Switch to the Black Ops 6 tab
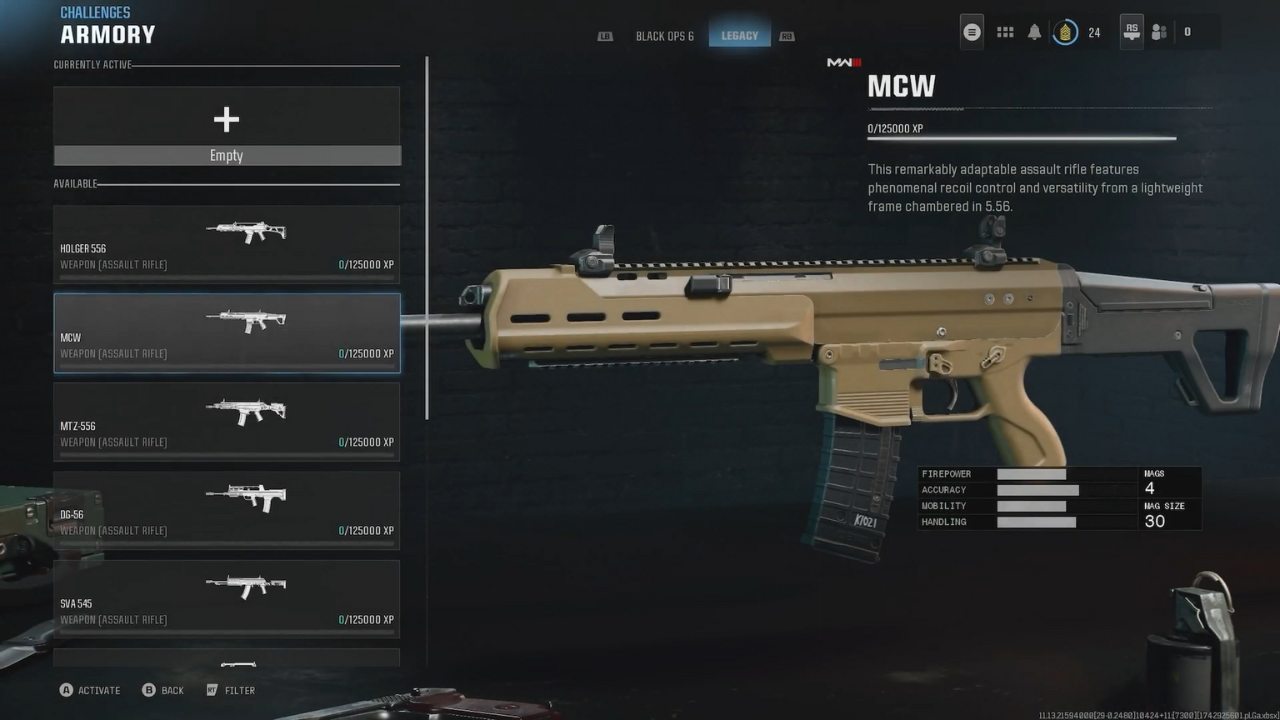The width and height of the screenshot is (1280, 720). [664, 36]
